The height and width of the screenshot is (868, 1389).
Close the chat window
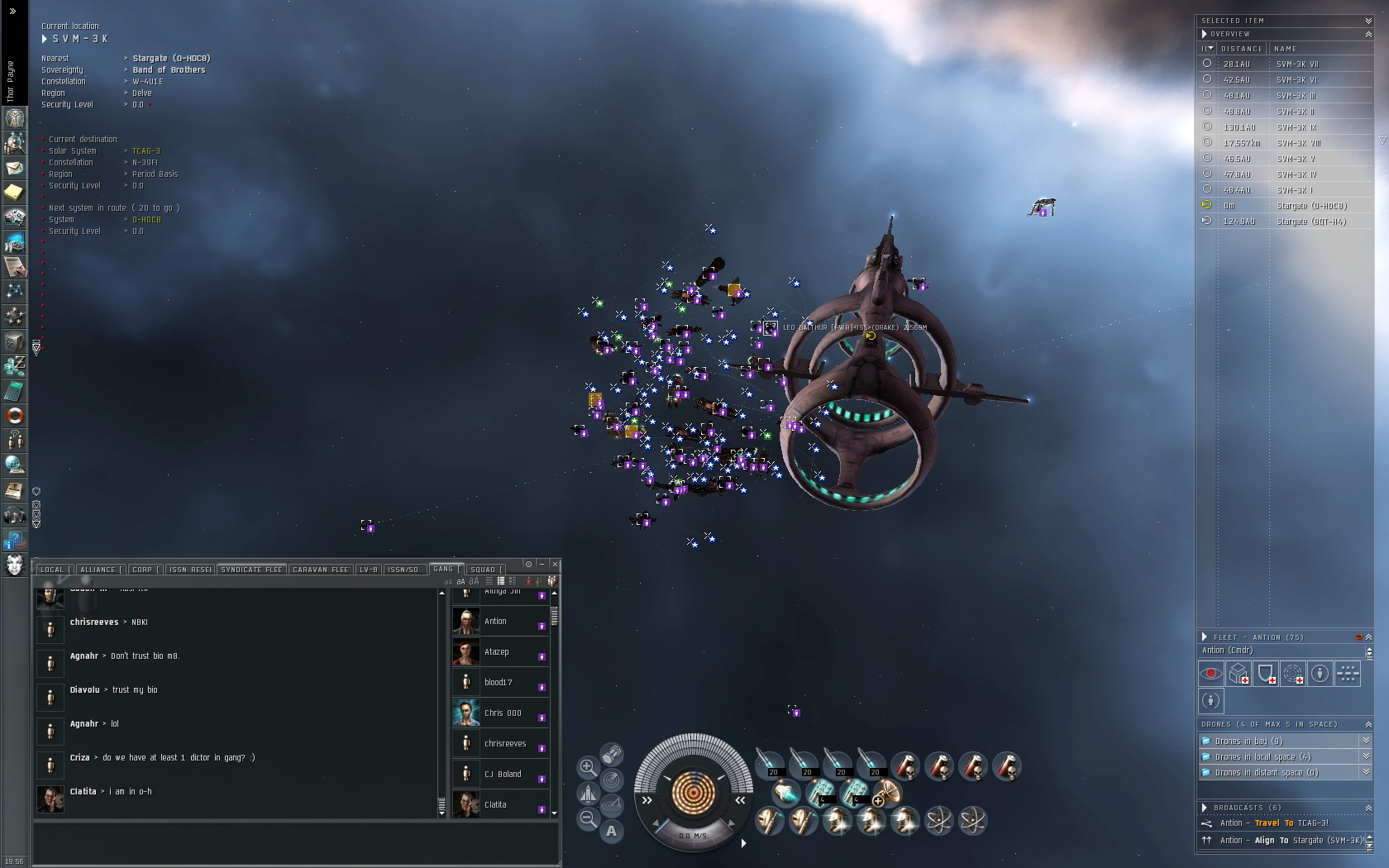(555, 564)
